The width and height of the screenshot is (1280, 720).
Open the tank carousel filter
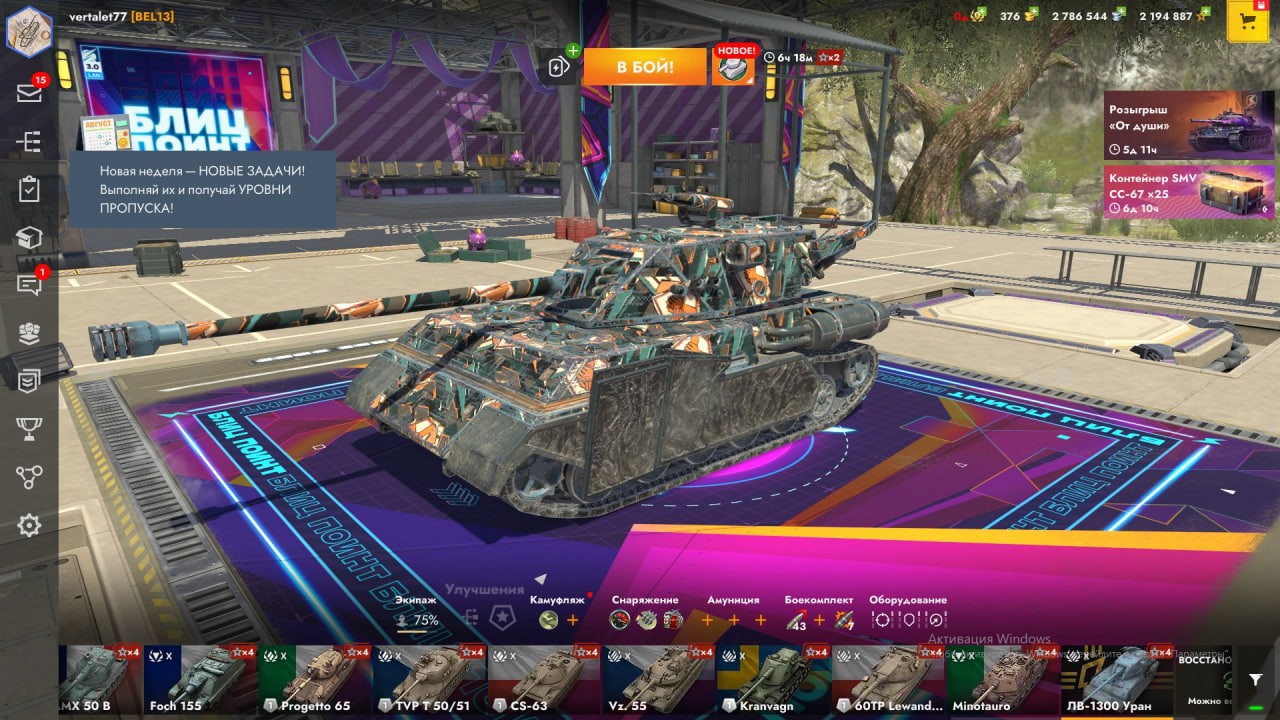tap(1256, 679)
